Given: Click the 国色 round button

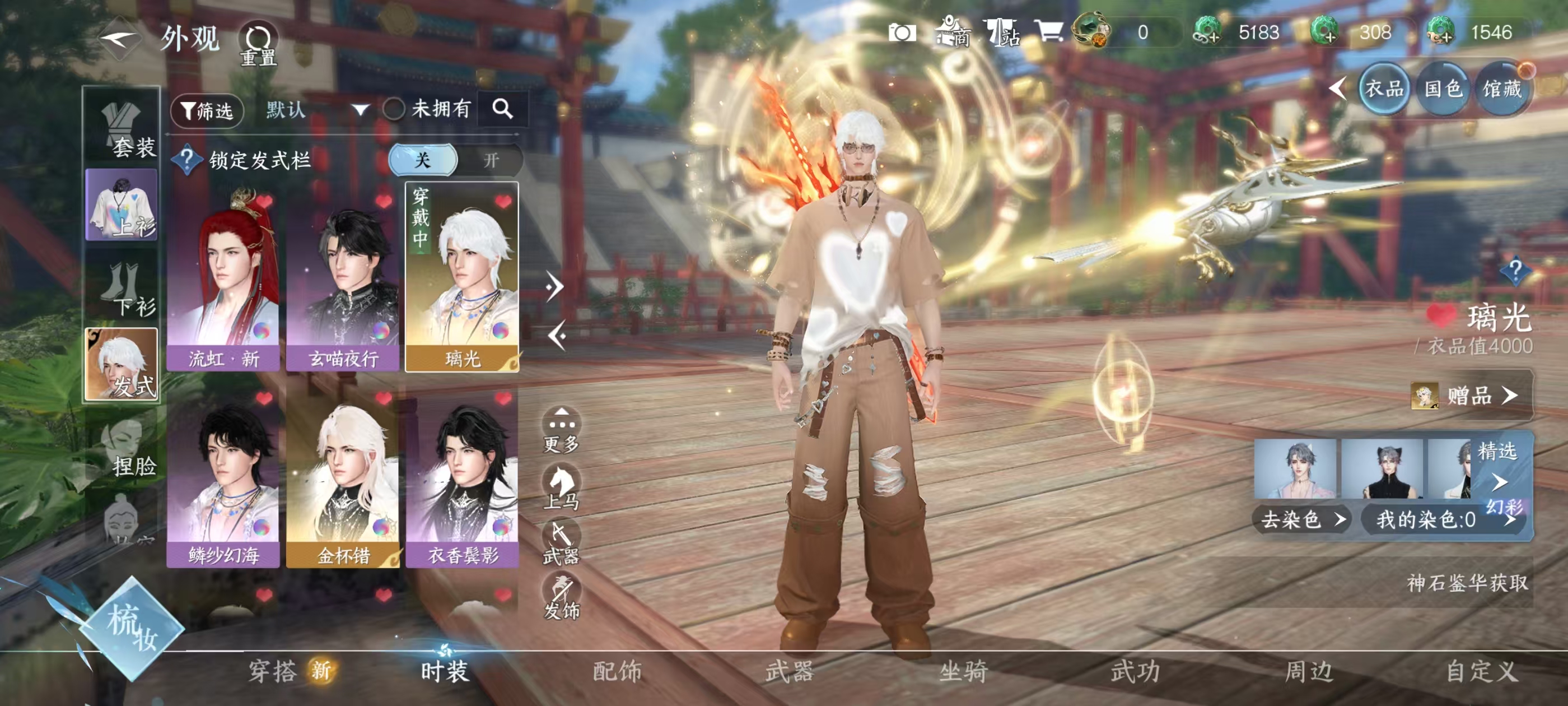Looking at the screenshot, I should [1443, 90].
